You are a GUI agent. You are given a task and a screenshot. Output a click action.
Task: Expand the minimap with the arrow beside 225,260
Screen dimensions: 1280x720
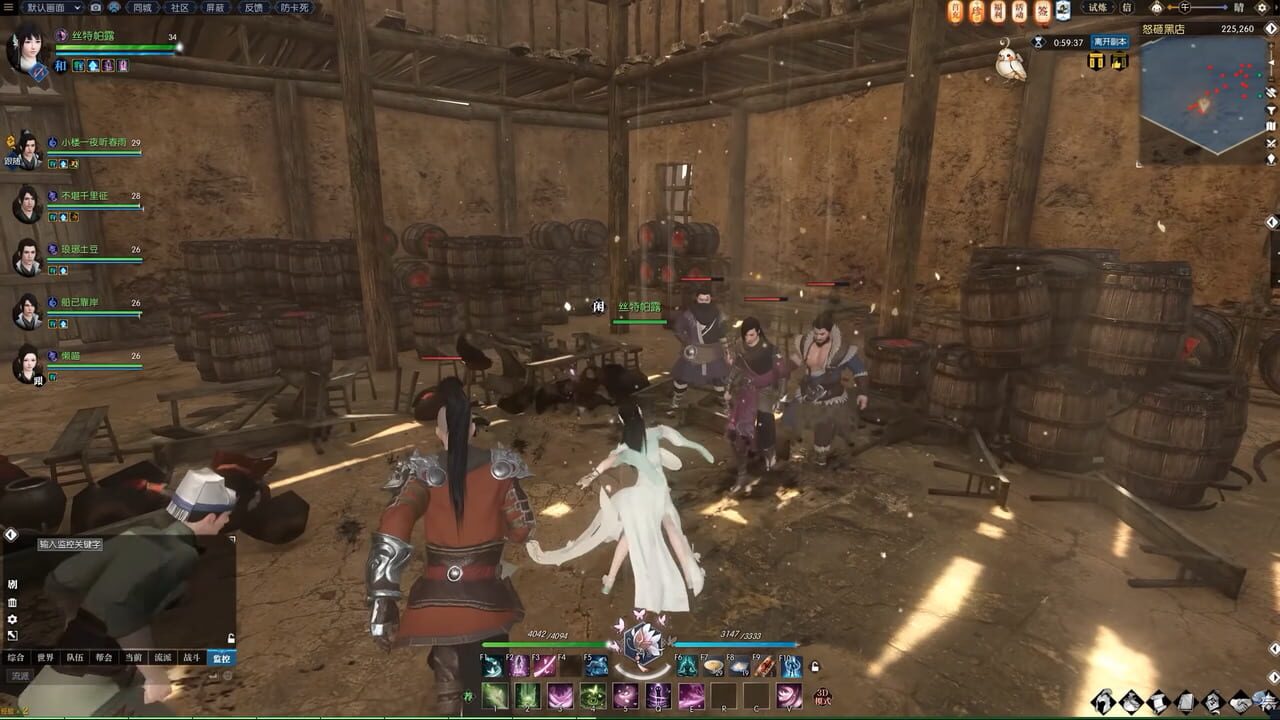coord(1270,30)
